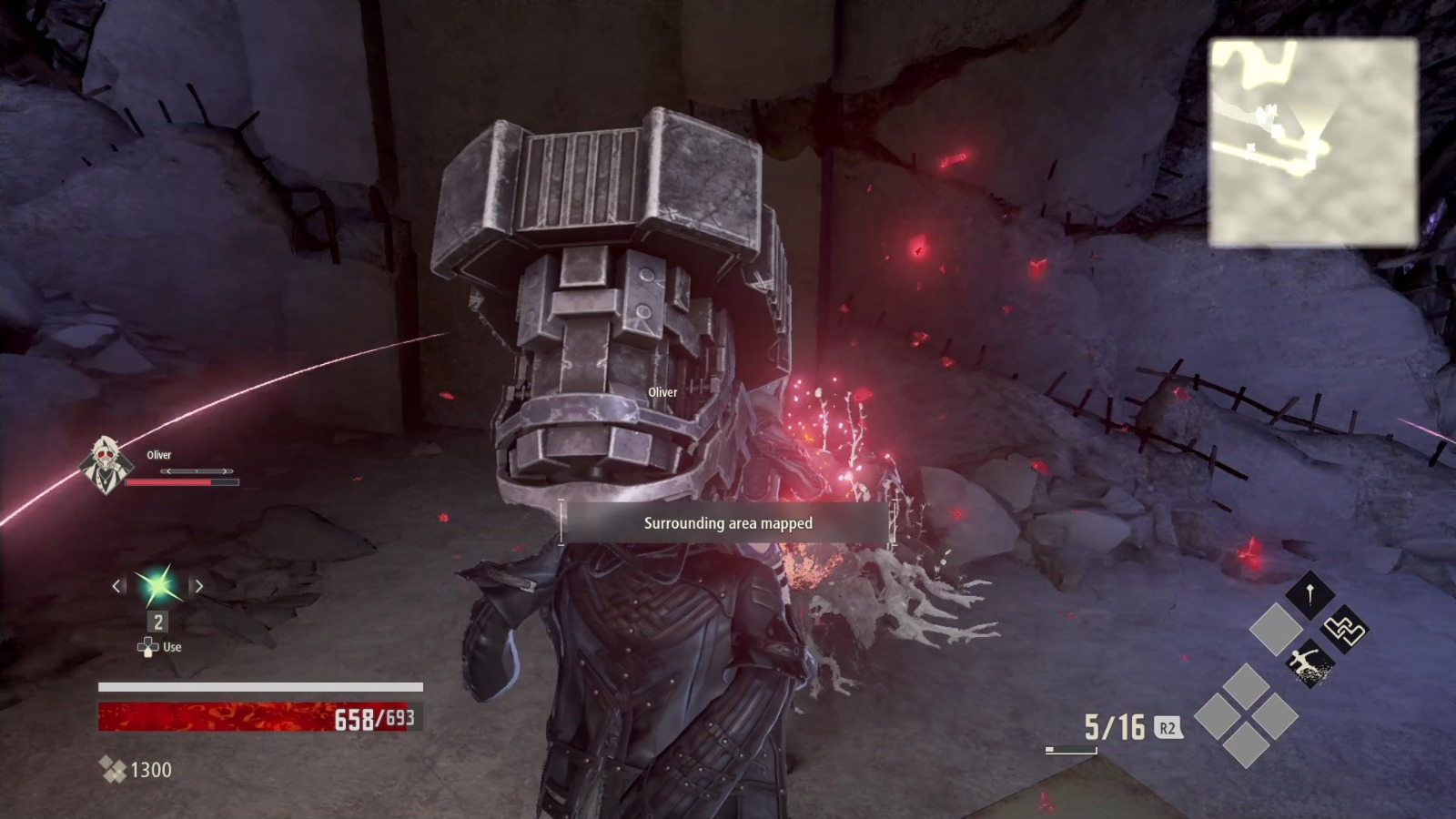Click the interlocking pattern consumable icon
Image resolution: width=1456 pixels, height=819 pixels.
click(1344, 631)
